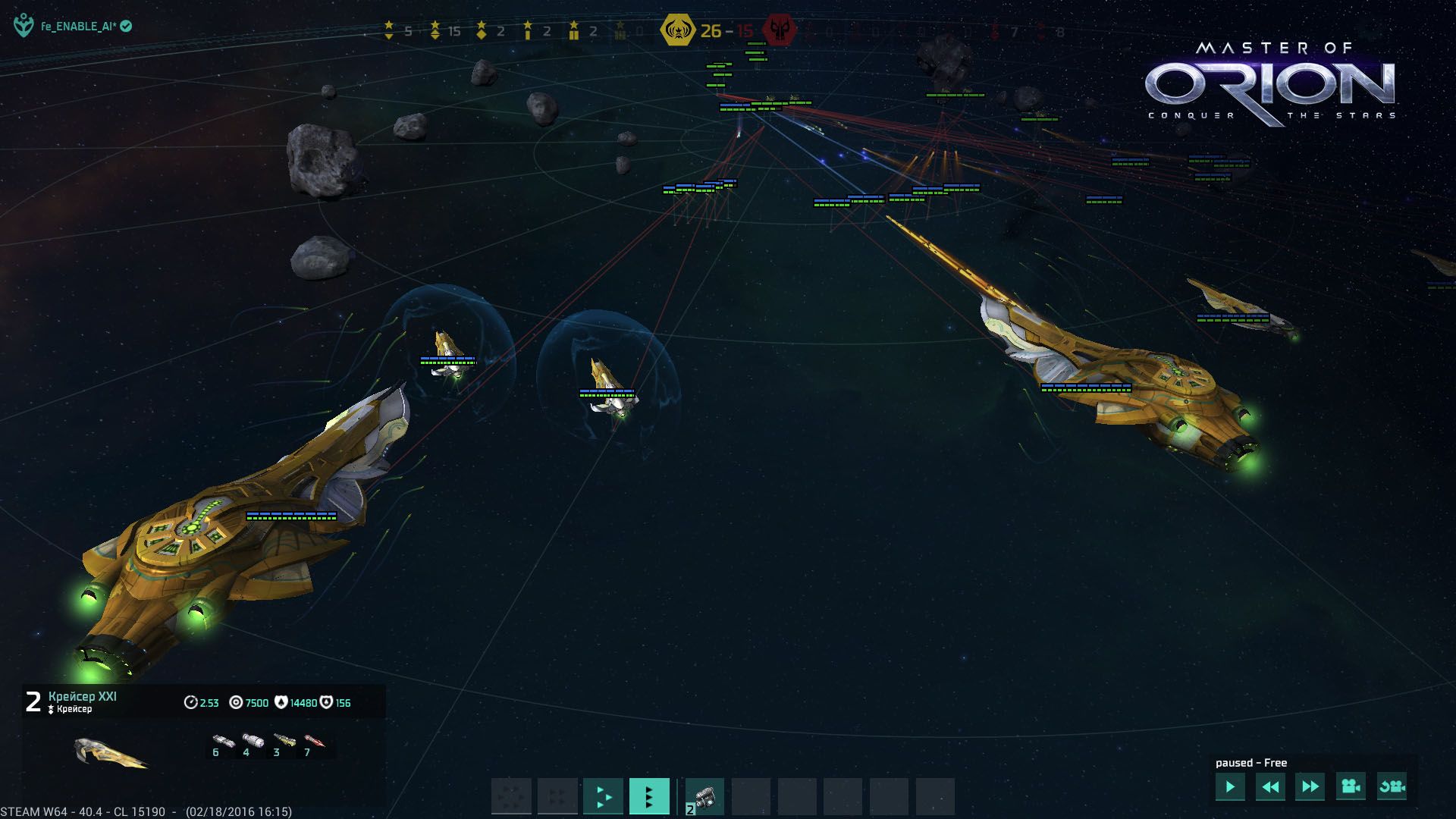This screenshot has height=819, width=1456.
Task: Click the paused - Free status label
Action: pyautogui.click(x=1253, y=762)
